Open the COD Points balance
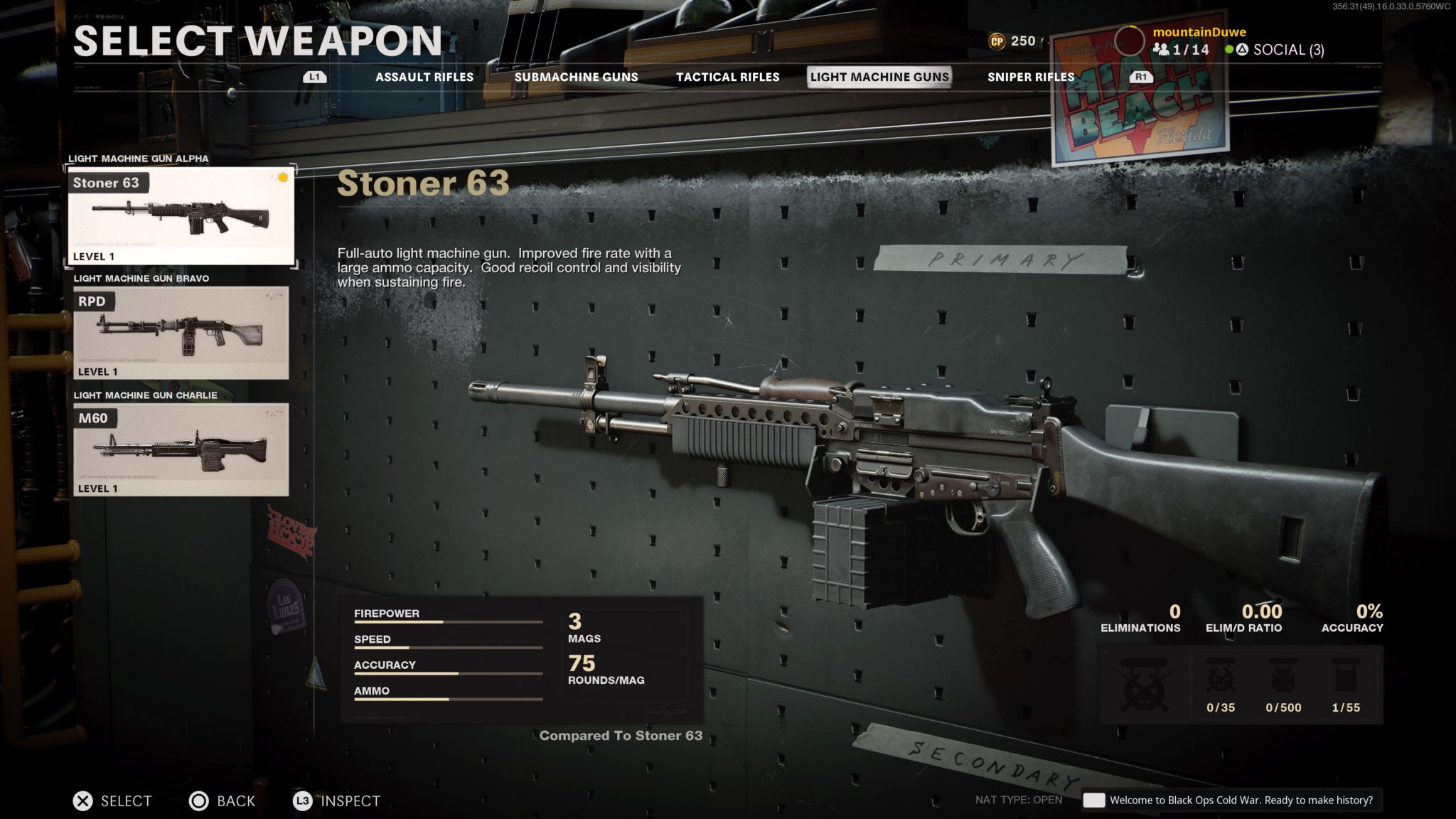1456x819 pixels. click(1012, 41)
